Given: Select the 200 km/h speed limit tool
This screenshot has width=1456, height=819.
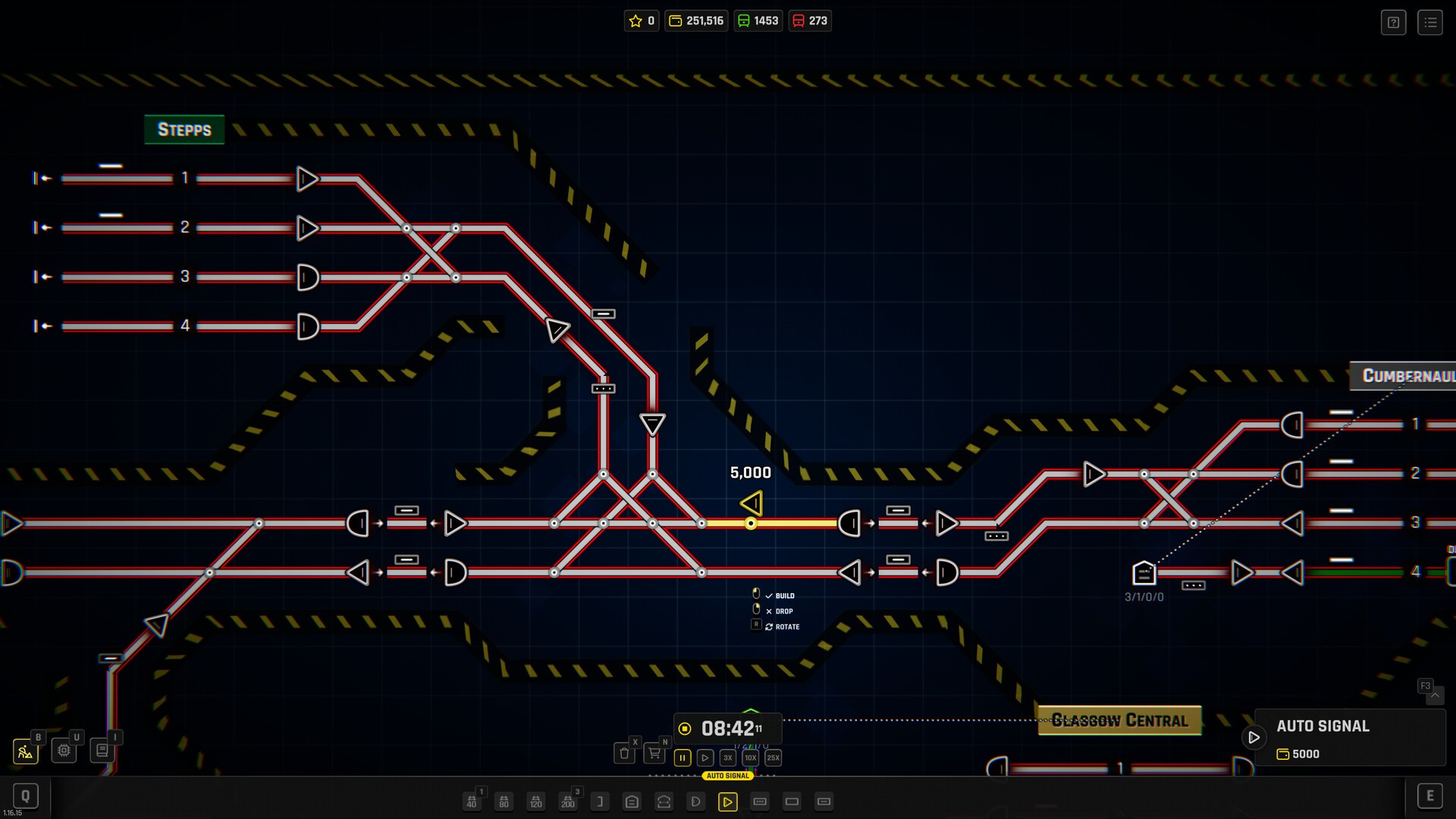Looking at the screenshot, I should pos(568,802).
